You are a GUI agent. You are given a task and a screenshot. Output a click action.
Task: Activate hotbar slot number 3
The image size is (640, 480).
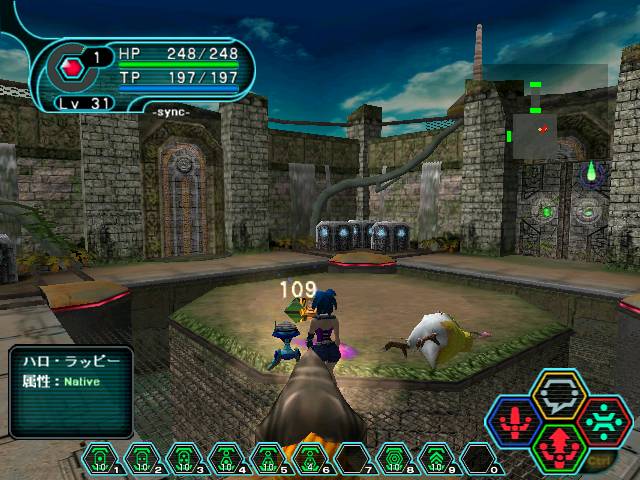pos(185,460)
